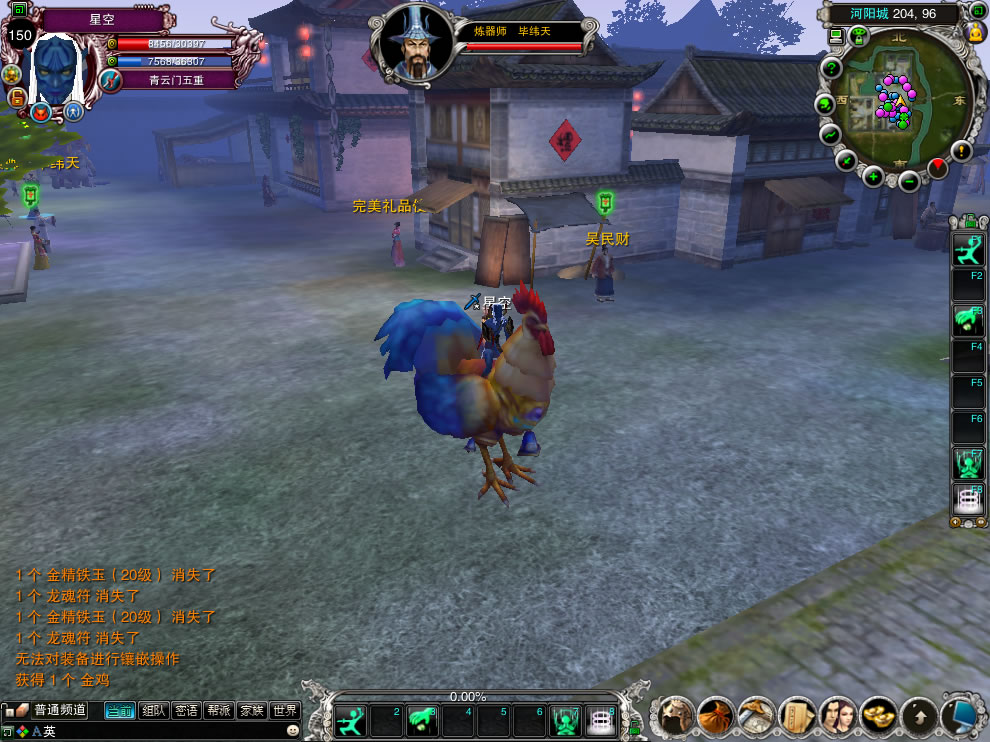The width and height of the screenshot is (990, 742).
Task: Open the gold ingot shop icon
Action: tap(879, 716)
